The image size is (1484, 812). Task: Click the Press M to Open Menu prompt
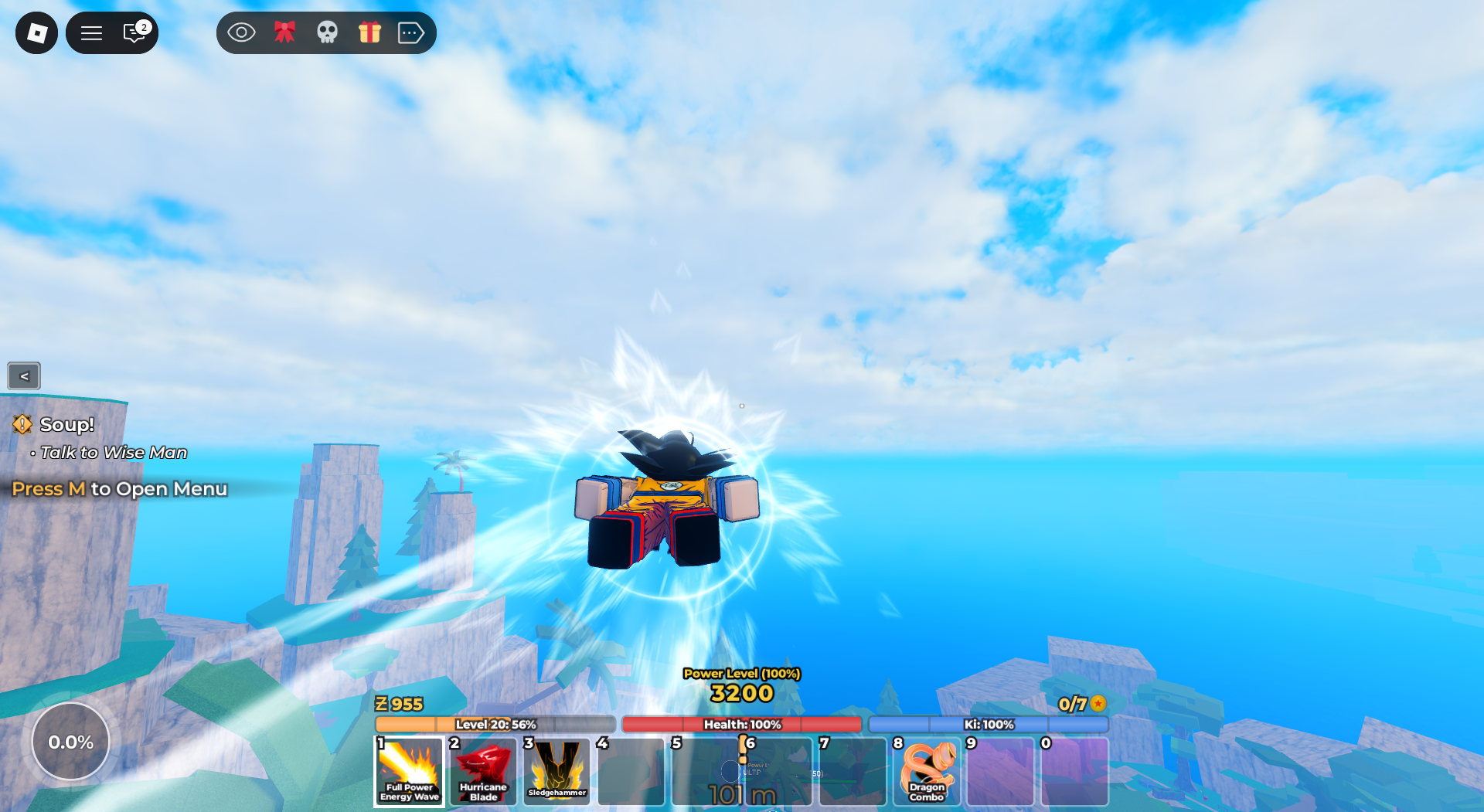point(120,489)
